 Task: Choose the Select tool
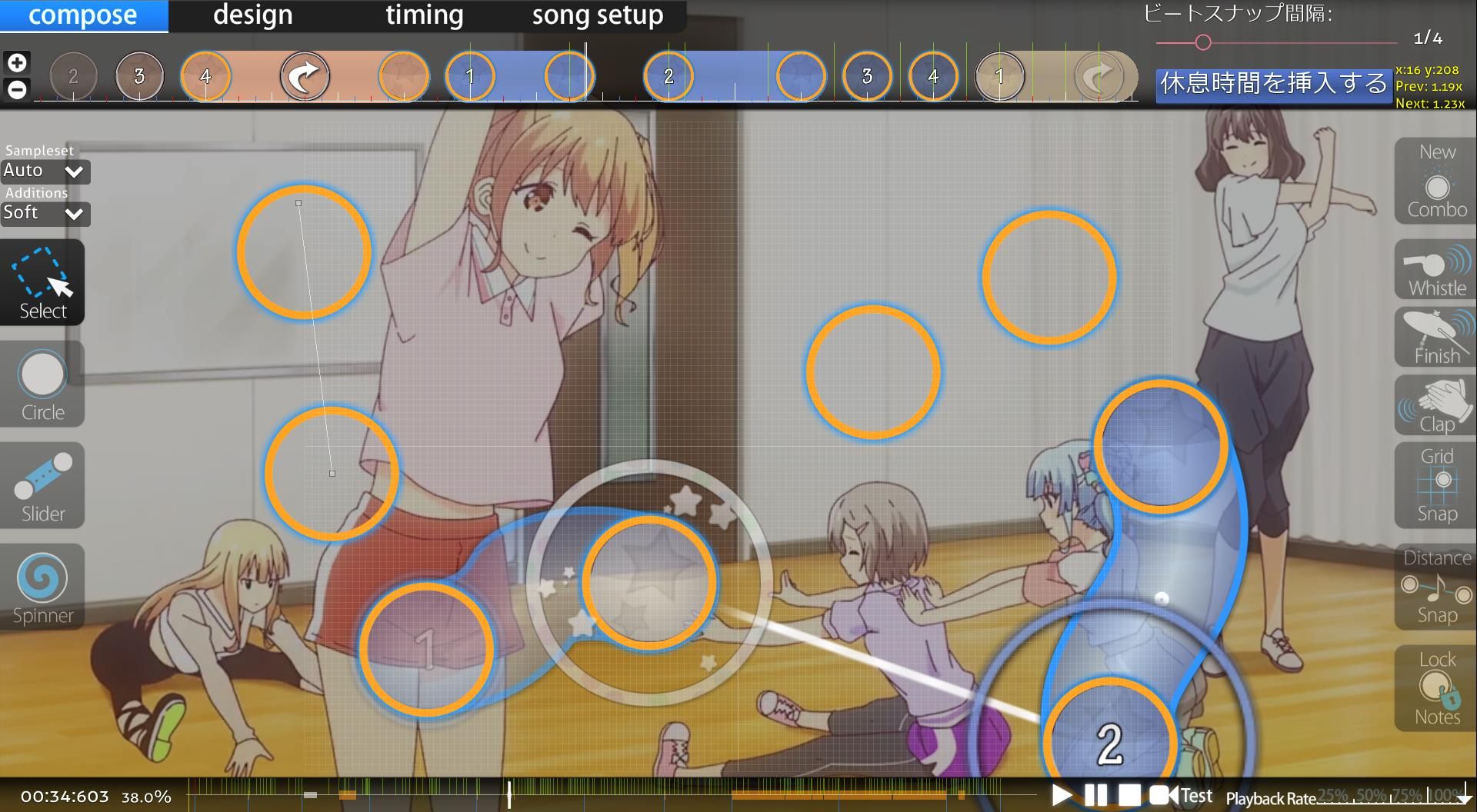tap(42, 282)
